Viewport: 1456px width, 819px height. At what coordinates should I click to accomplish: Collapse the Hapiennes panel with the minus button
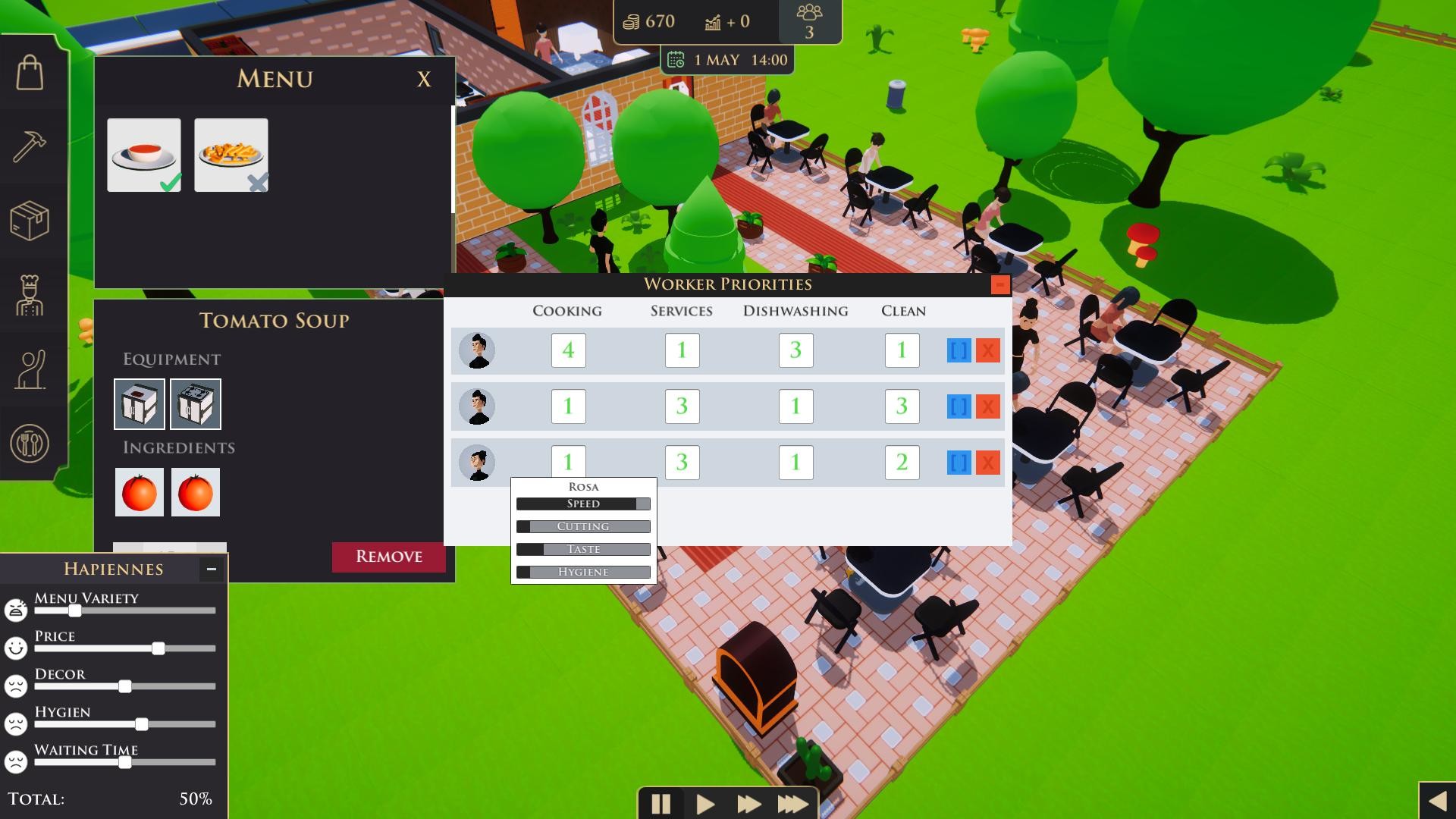pos(210,570)
